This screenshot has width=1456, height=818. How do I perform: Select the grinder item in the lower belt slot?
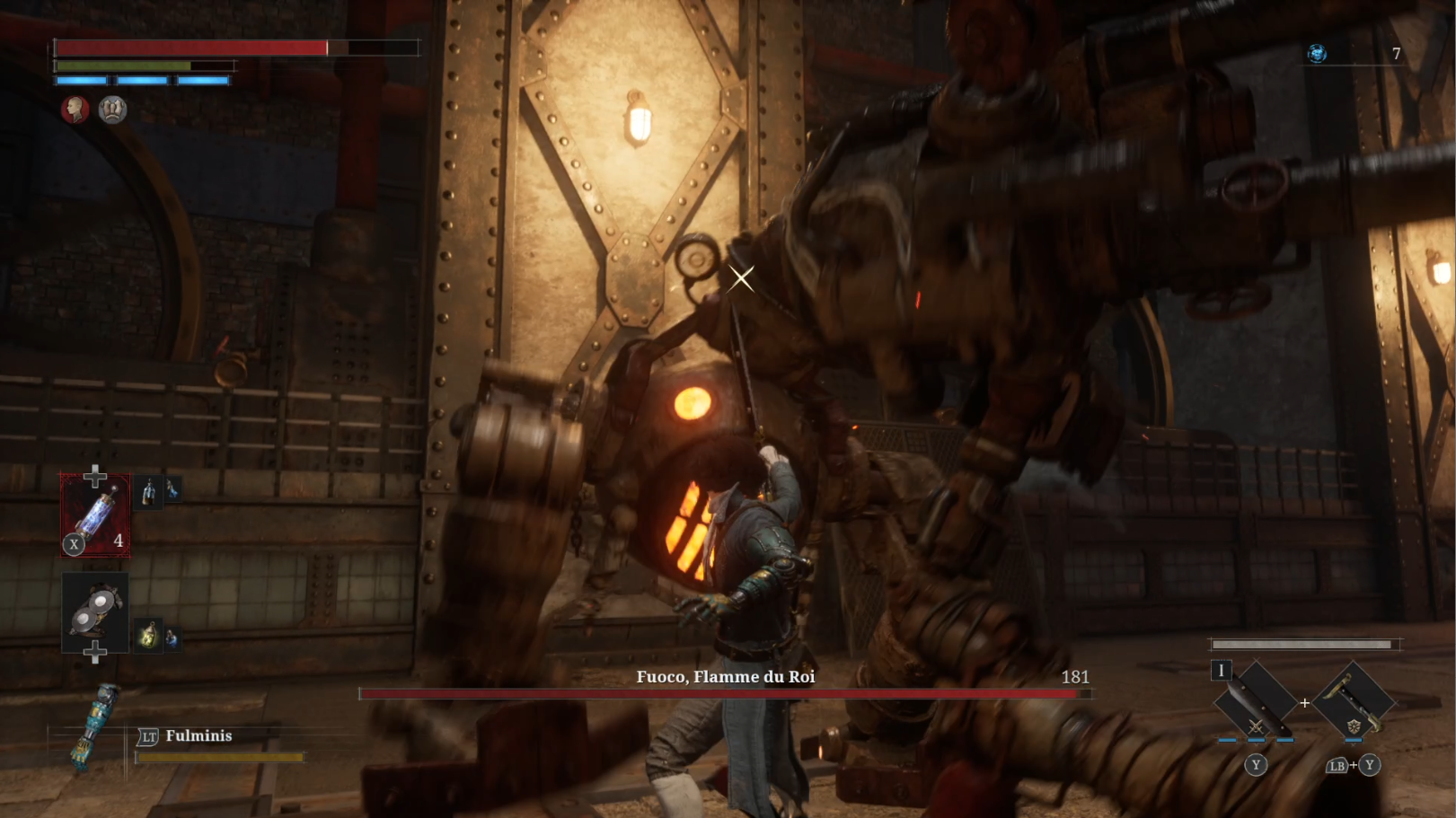click(94, 611)
